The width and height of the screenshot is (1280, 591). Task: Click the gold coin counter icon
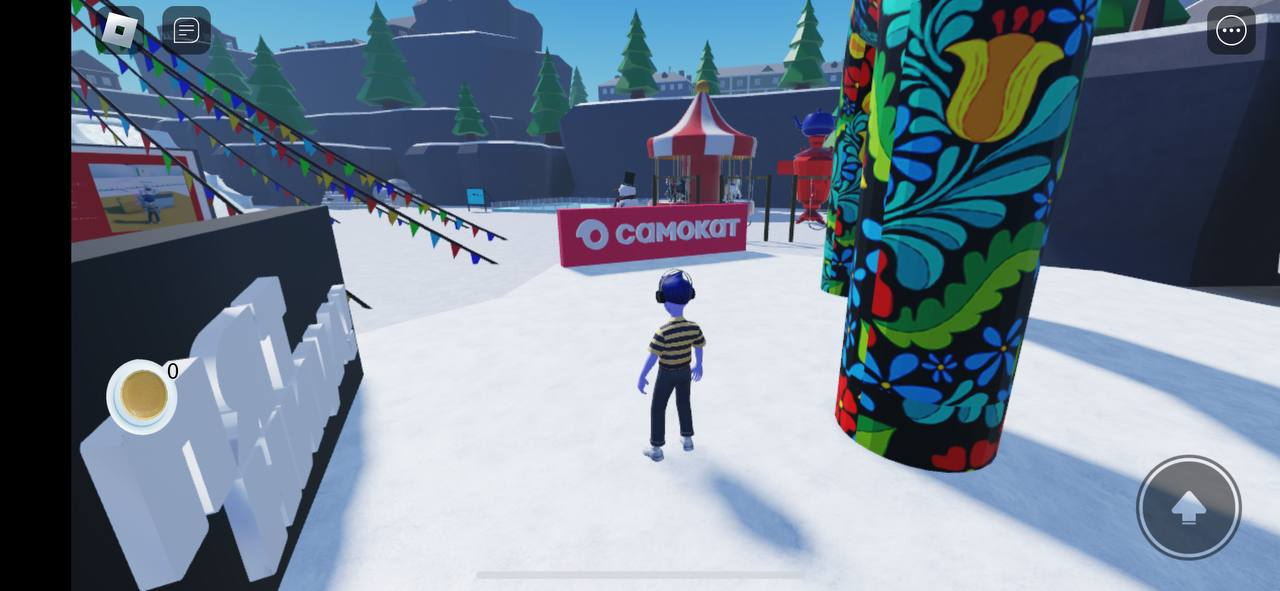click(142, 396)
